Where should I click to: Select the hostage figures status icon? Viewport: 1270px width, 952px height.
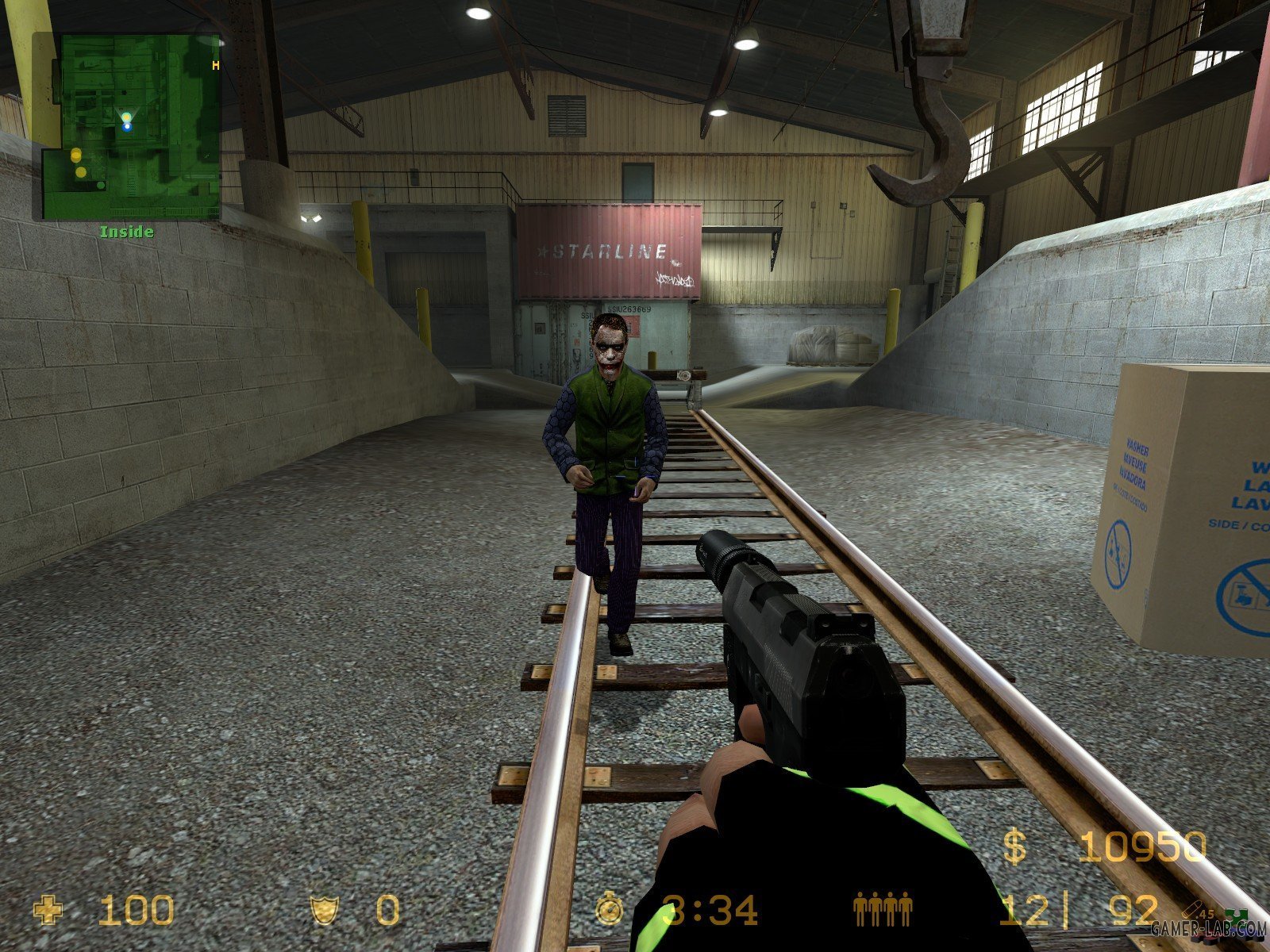pyautogui.click(x=883, y=910)
